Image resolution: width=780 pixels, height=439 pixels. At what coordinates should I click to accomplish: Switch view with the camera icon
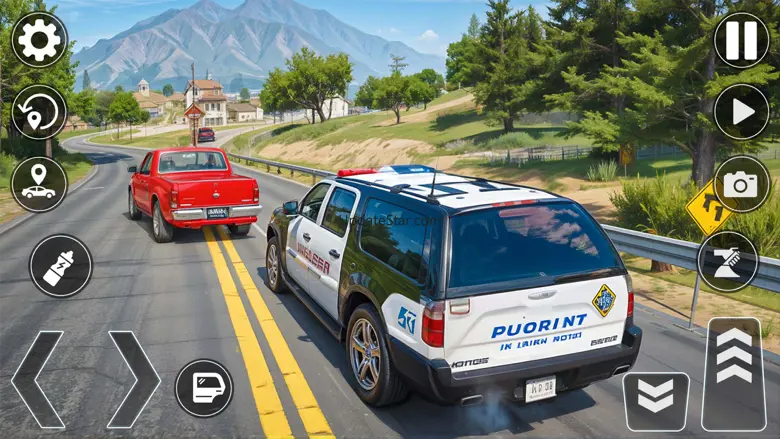[741, 184]
